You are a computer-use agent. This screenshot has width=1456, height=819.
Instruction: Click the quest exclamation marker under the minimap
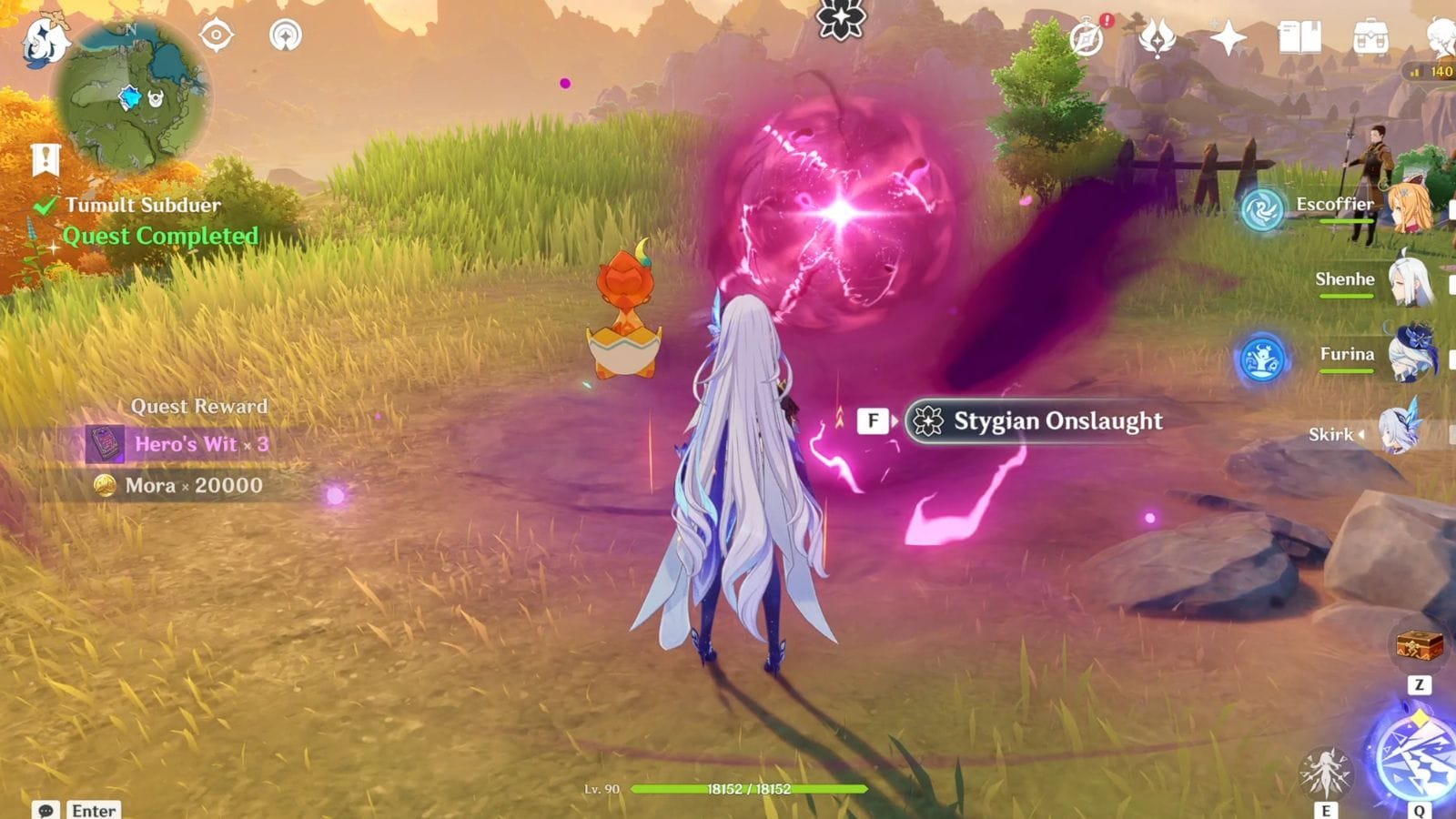pyautogui.click(x=44, y=157)
